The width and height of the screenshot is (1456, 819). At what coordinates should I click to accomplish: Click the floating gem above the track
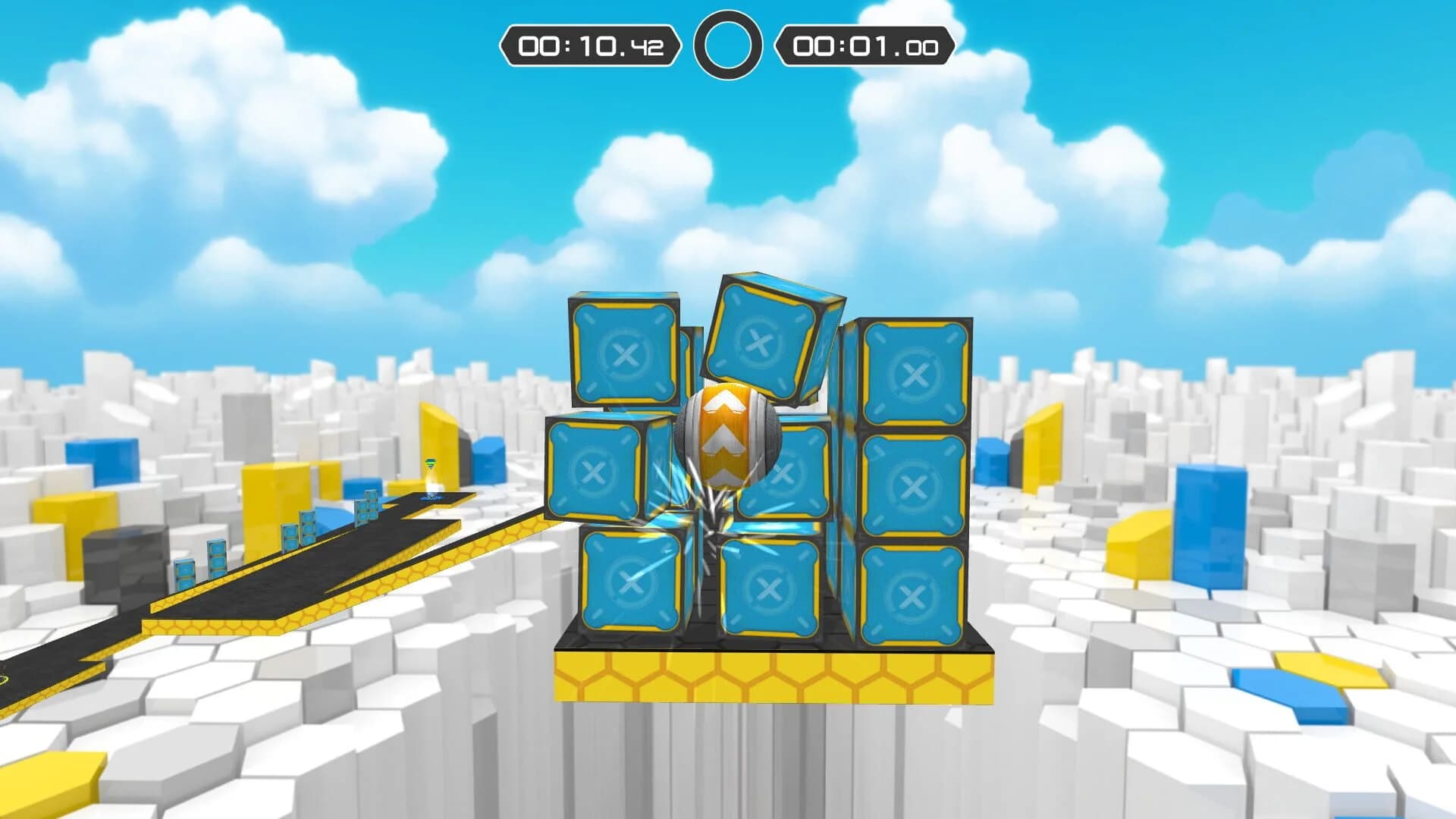click(430, 461)
